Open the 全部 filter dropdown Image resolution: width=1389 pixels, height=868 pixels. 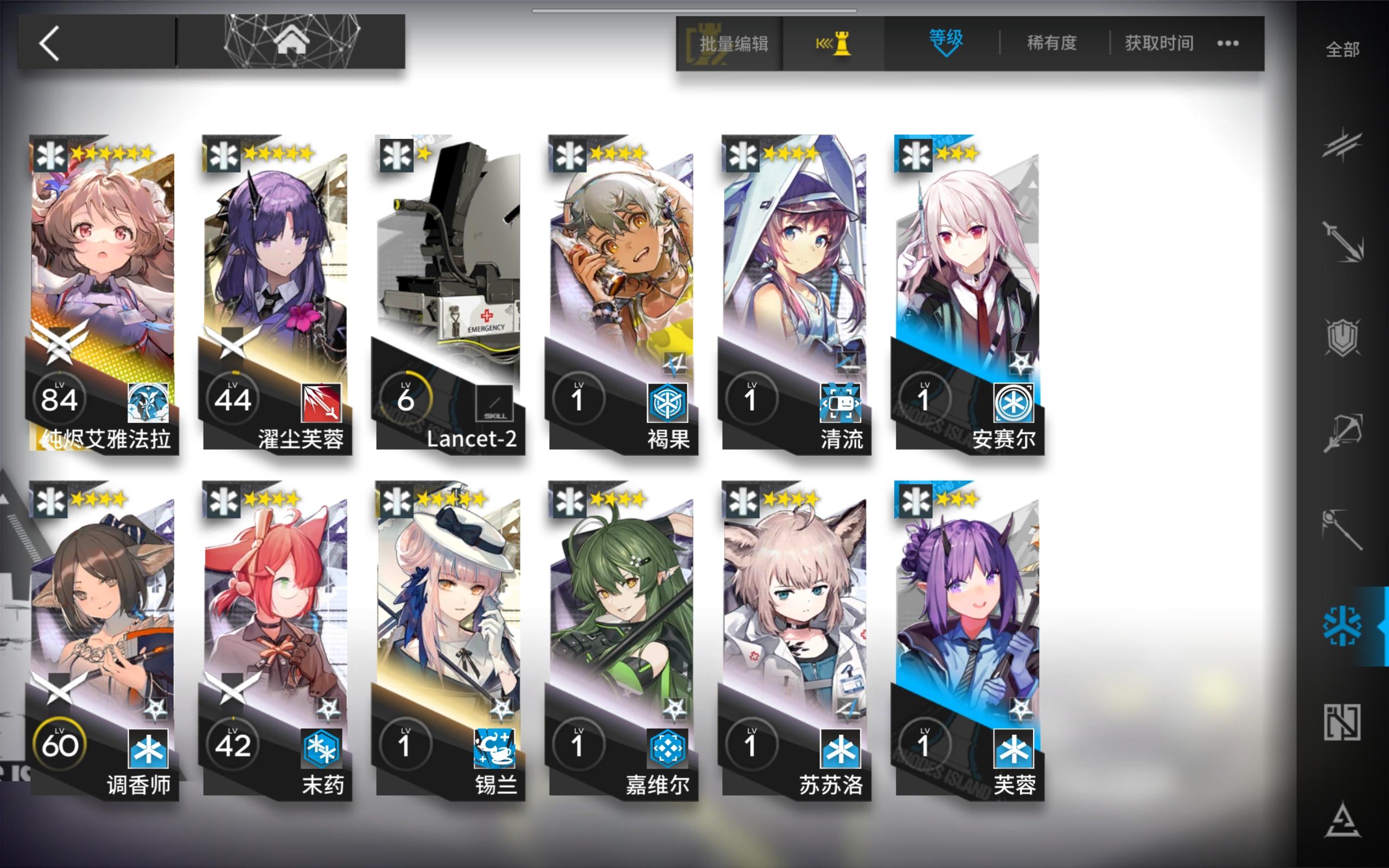pyautogui.click(x=1342, y=50)
